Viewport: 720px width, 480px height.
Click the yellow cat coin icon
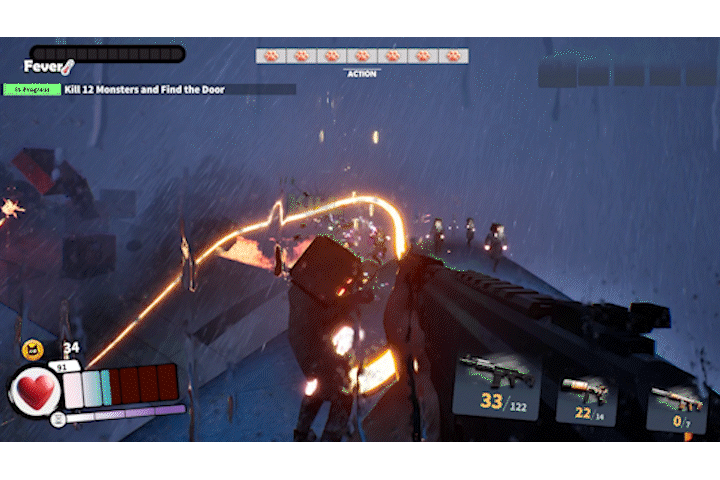coord(31,349)
